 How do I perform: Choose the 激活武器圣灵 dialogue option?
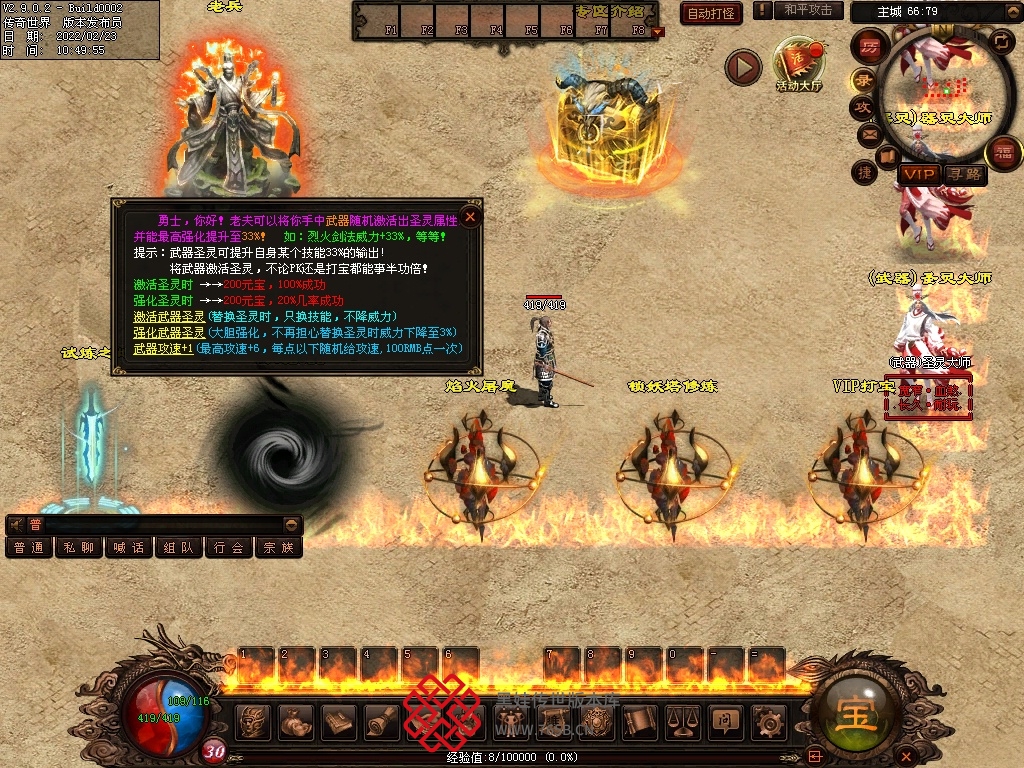(x=169, y=316)
